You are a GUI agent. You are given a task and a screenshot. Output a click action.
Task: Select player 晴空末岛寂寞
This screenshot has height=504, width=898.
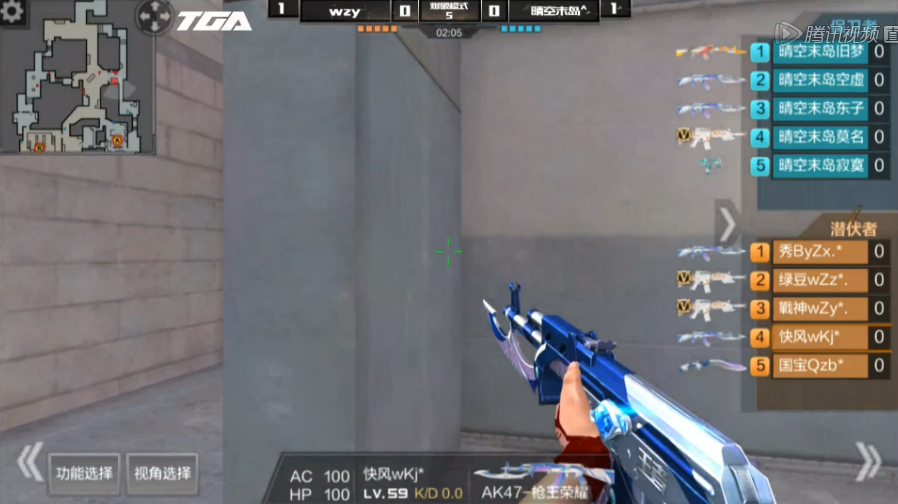820,165
